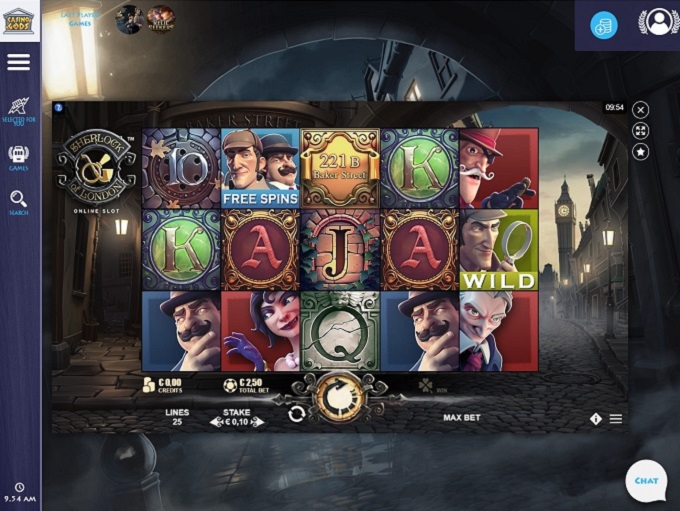
Task: Switch the game to fullscreen mode
Action: point(641,131)
